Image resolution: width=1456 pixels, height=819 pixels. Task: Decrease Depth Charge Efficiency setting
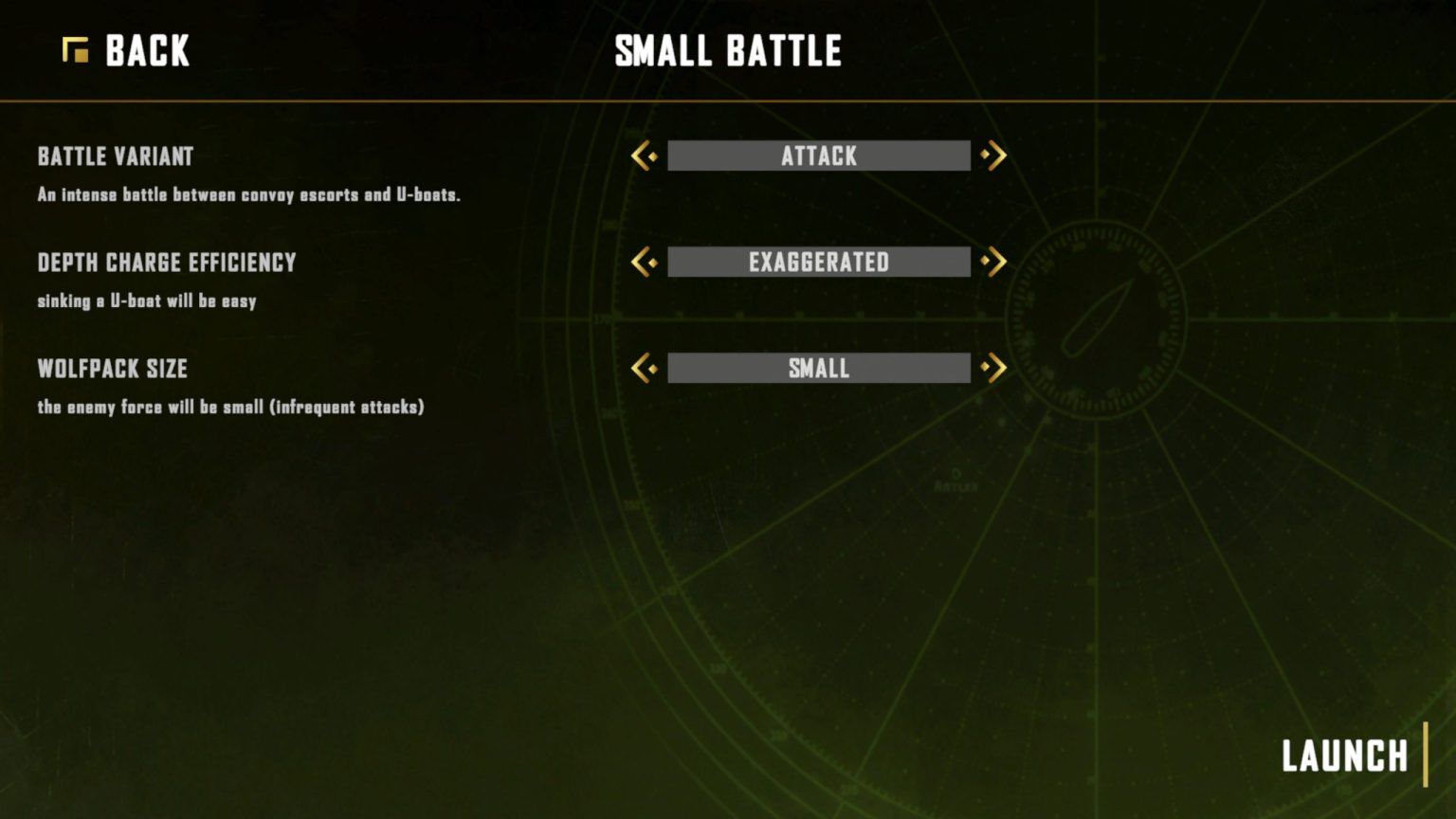click(x=645, y=262)
